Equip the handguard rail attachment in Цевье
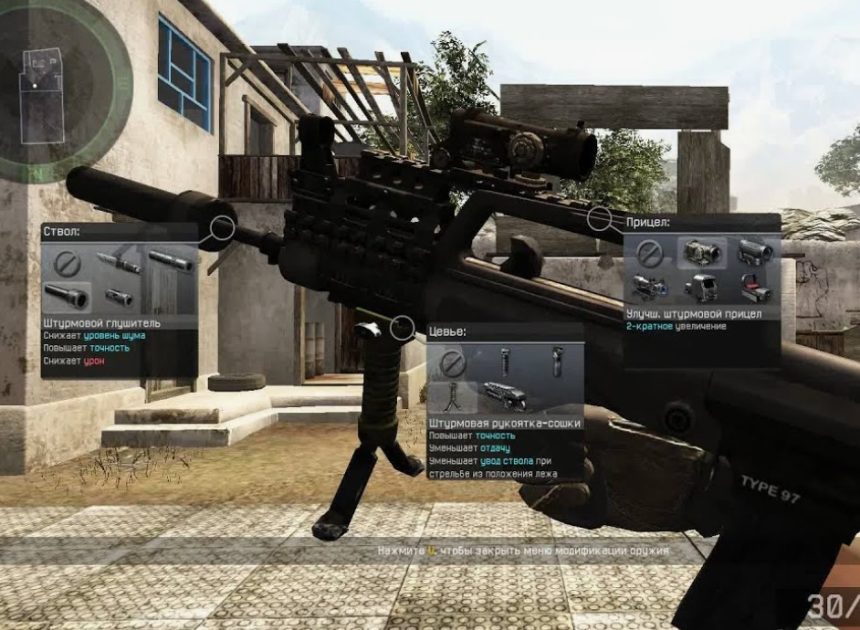Screen dimensions: 860x630 (x=505, y=395)
